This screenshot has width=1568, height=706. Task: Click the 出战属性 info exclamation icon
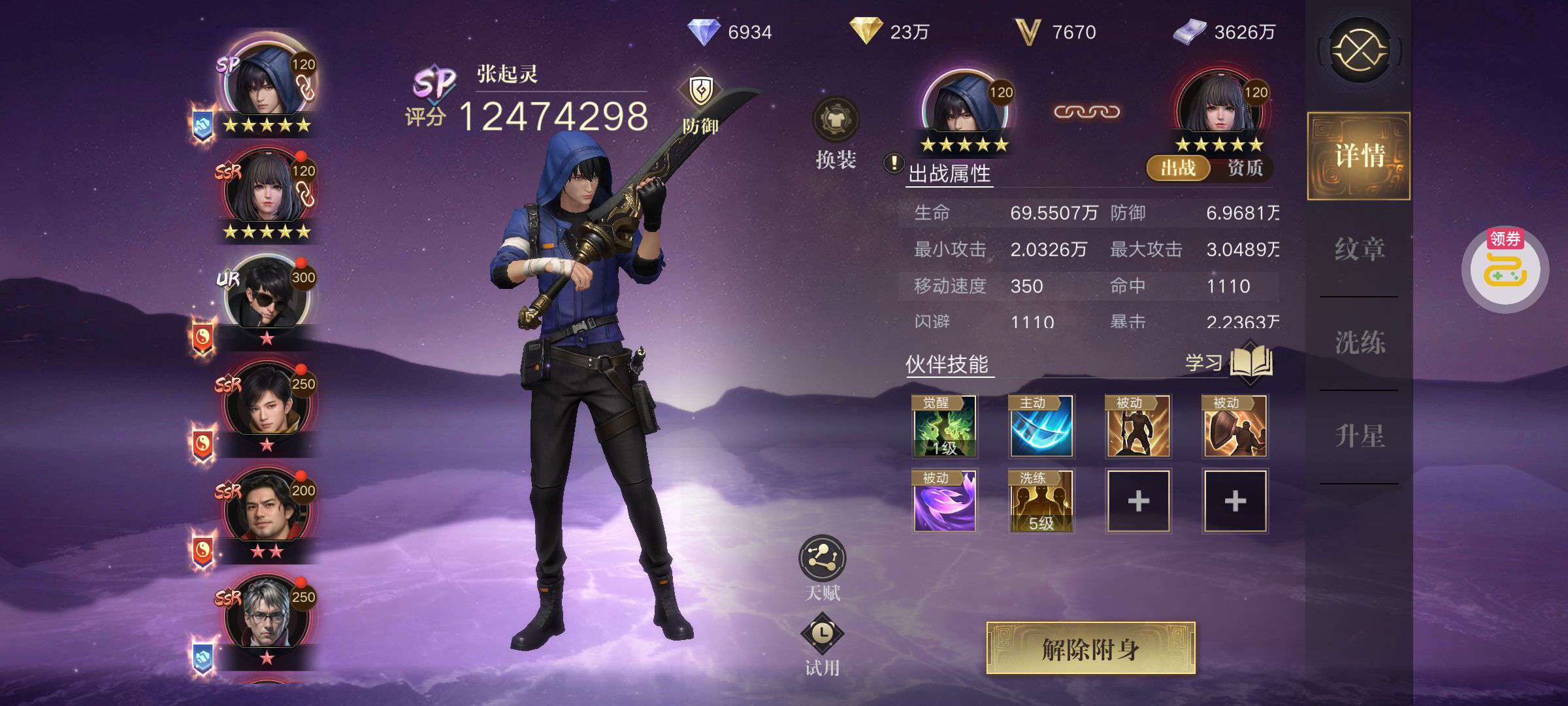click(893, 163)
